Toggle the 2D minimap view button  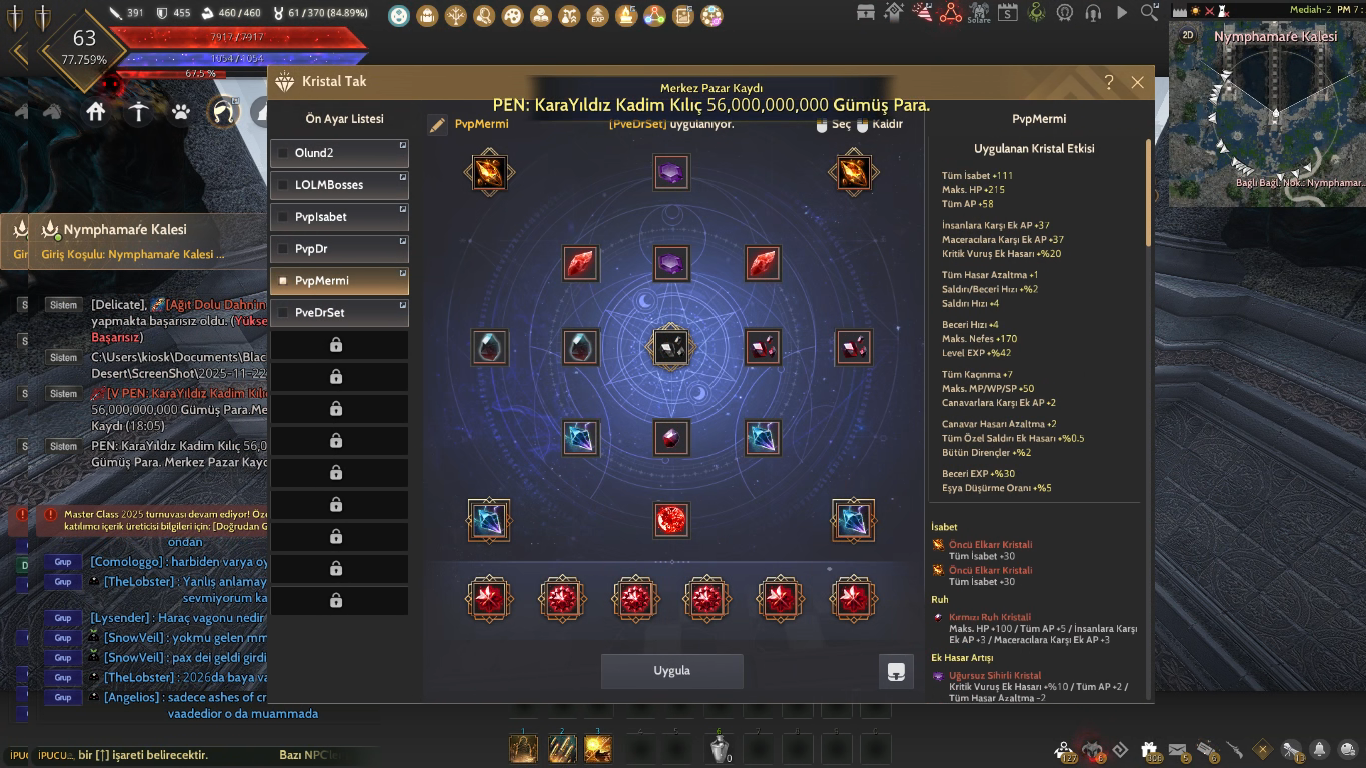point(1188,35)
